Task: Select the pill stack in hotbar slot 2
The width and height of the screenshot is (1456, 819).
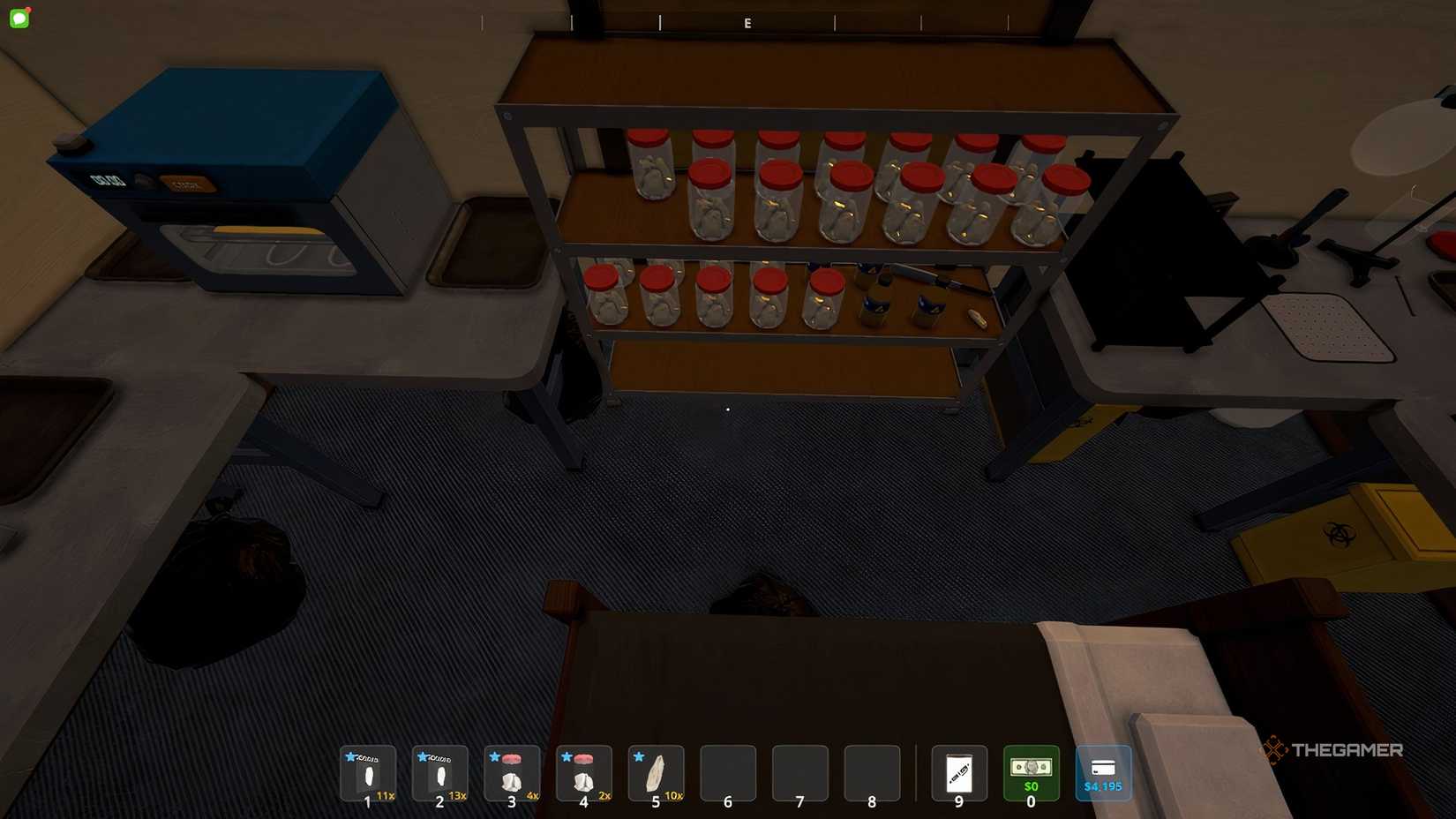Action: 440,775
